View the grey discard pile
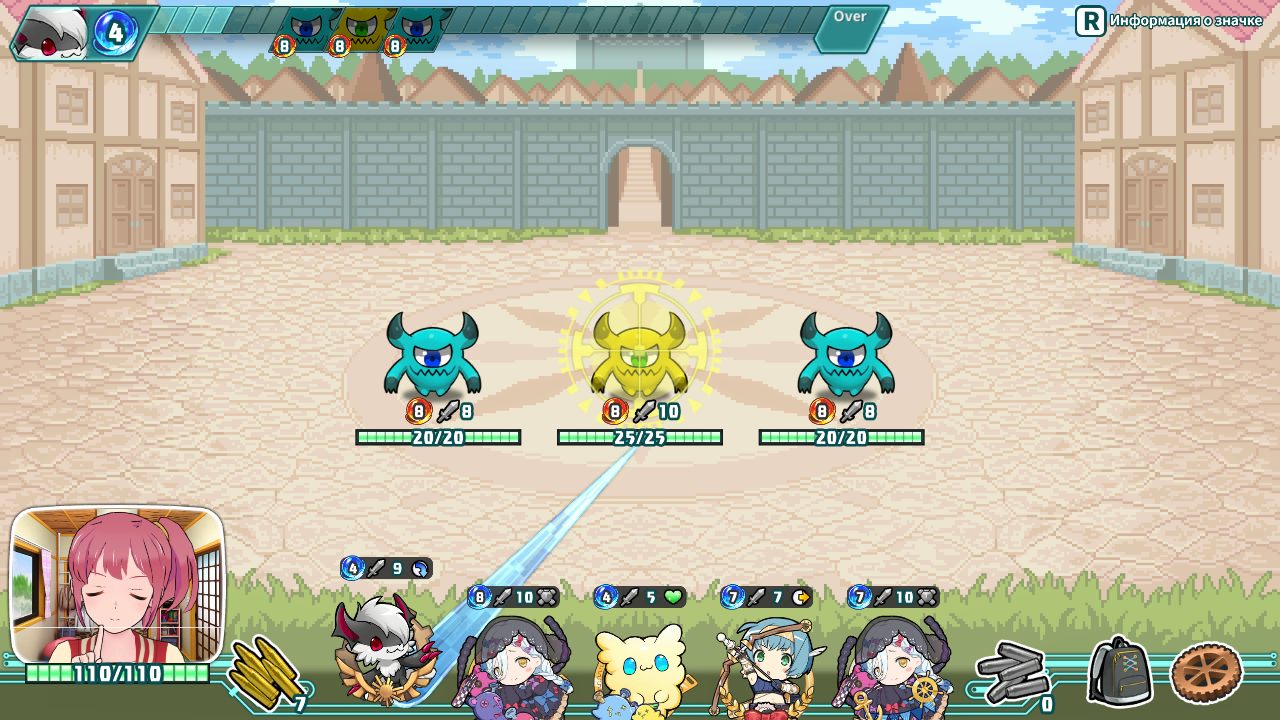Screen dimensions: 1280x720 pyautogui.click(x=1012, y=673)
